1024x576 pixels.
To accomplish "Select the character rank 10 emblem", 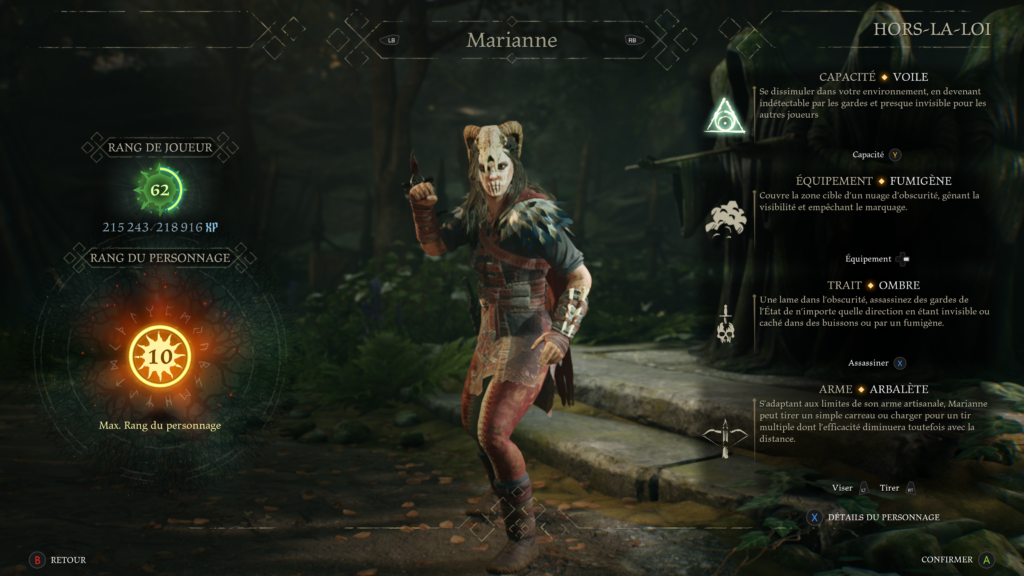I will 160,357.
